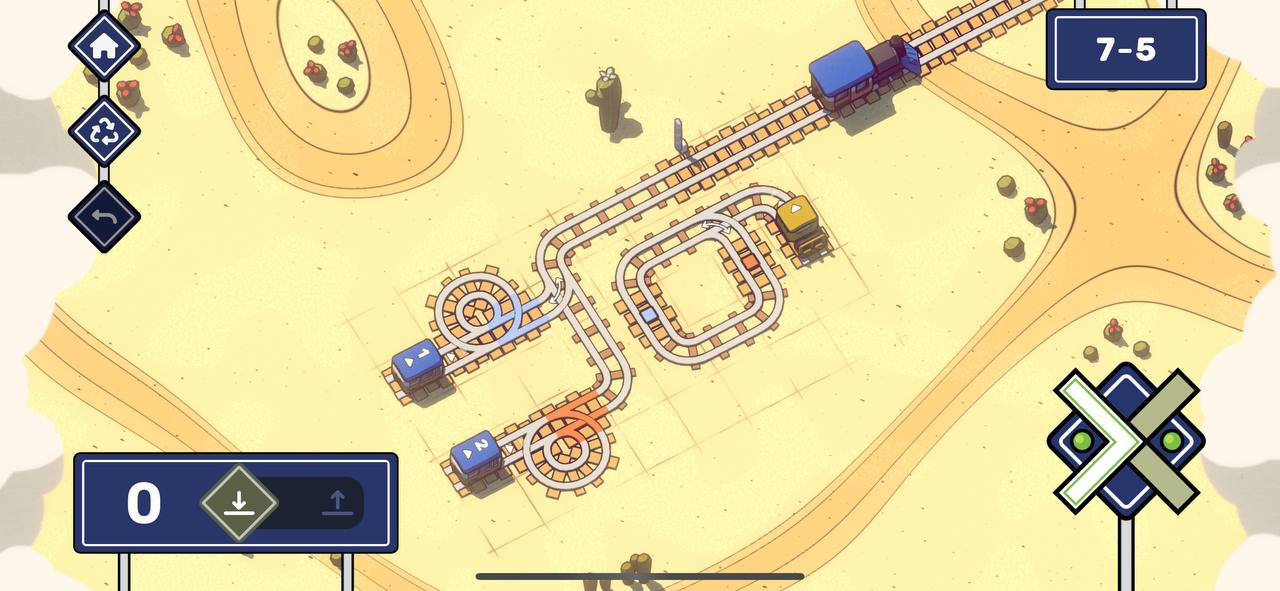
Task: Select the place-track mode with down arrow
Action: click(x=238, y=502)
